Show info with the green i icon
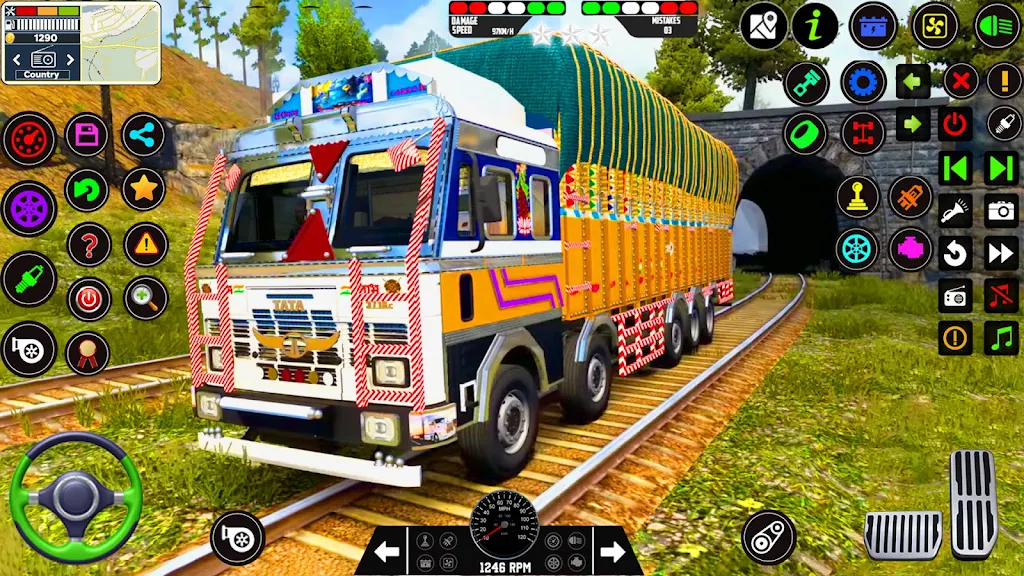Screen dimensions: 1024x576 [816, 26]
